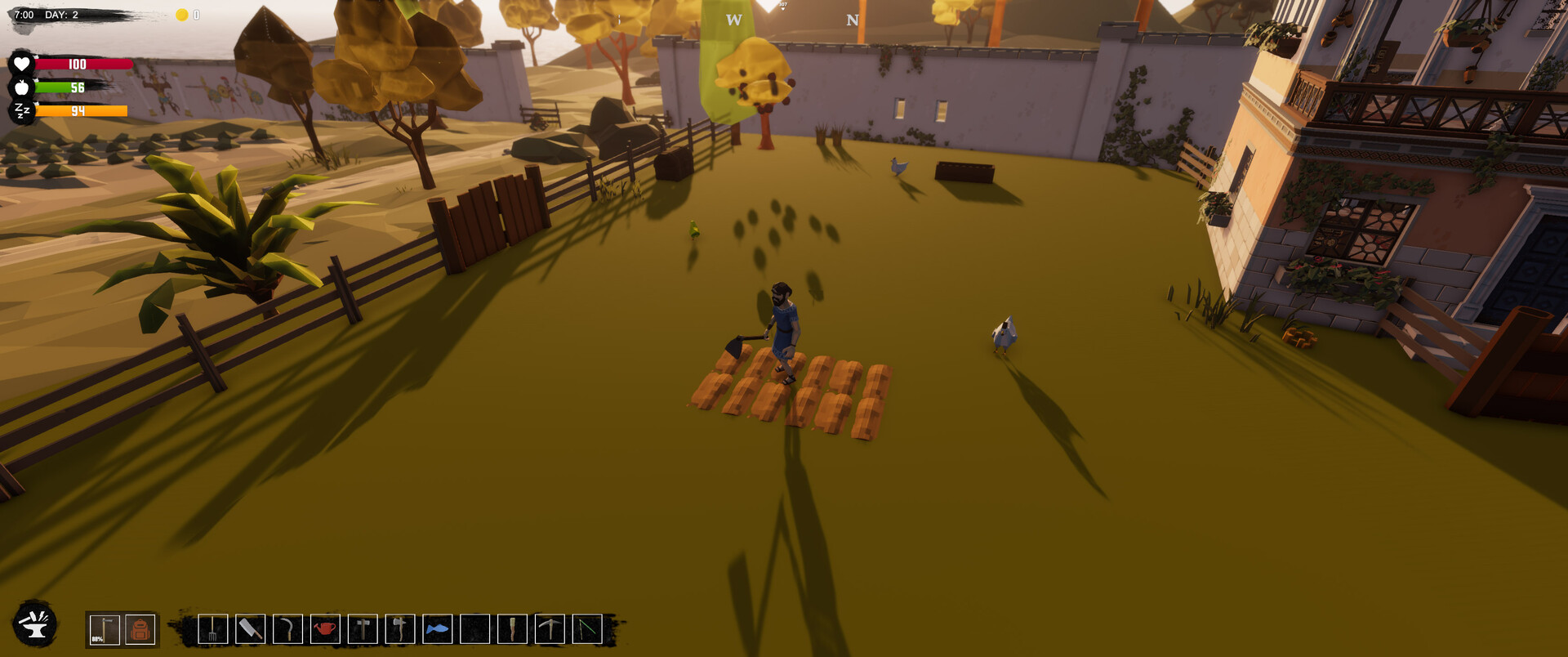The height and width of the screenshot is (657, 1568).
Task: Click the Zzz sleep icon
Action: point(24,110)
